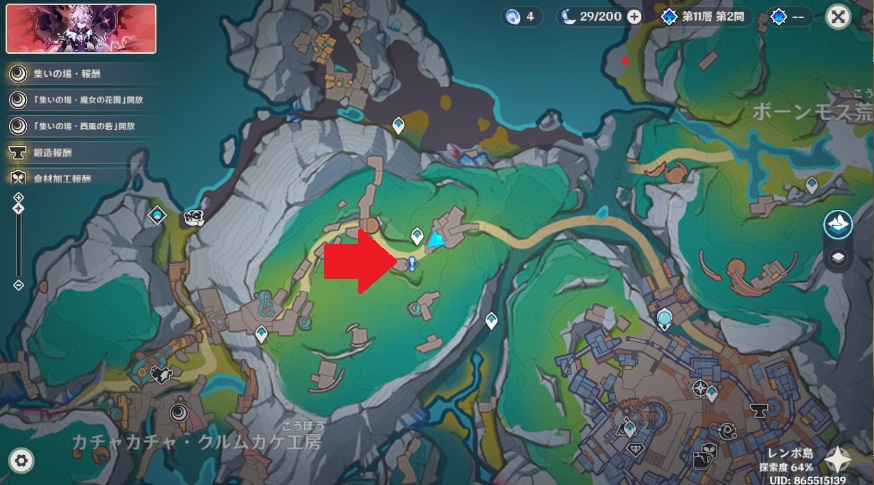This screenshot has width=874, height=485.
Task: Open the 西風の砦 unlock entry
Action: [78, 127]
